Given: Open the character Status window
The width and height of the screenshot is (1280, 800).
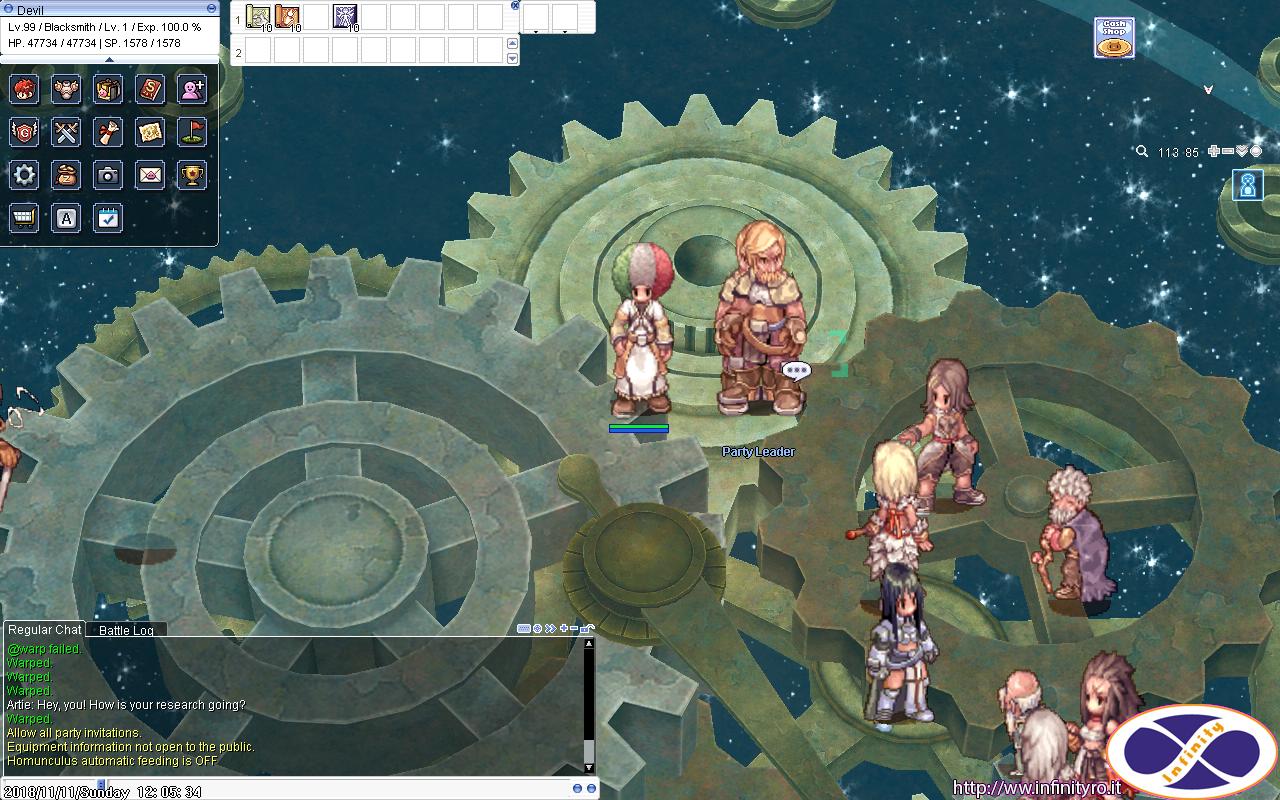Looking at the screenshot, I should pyautogui.click(x=24, y=89).
